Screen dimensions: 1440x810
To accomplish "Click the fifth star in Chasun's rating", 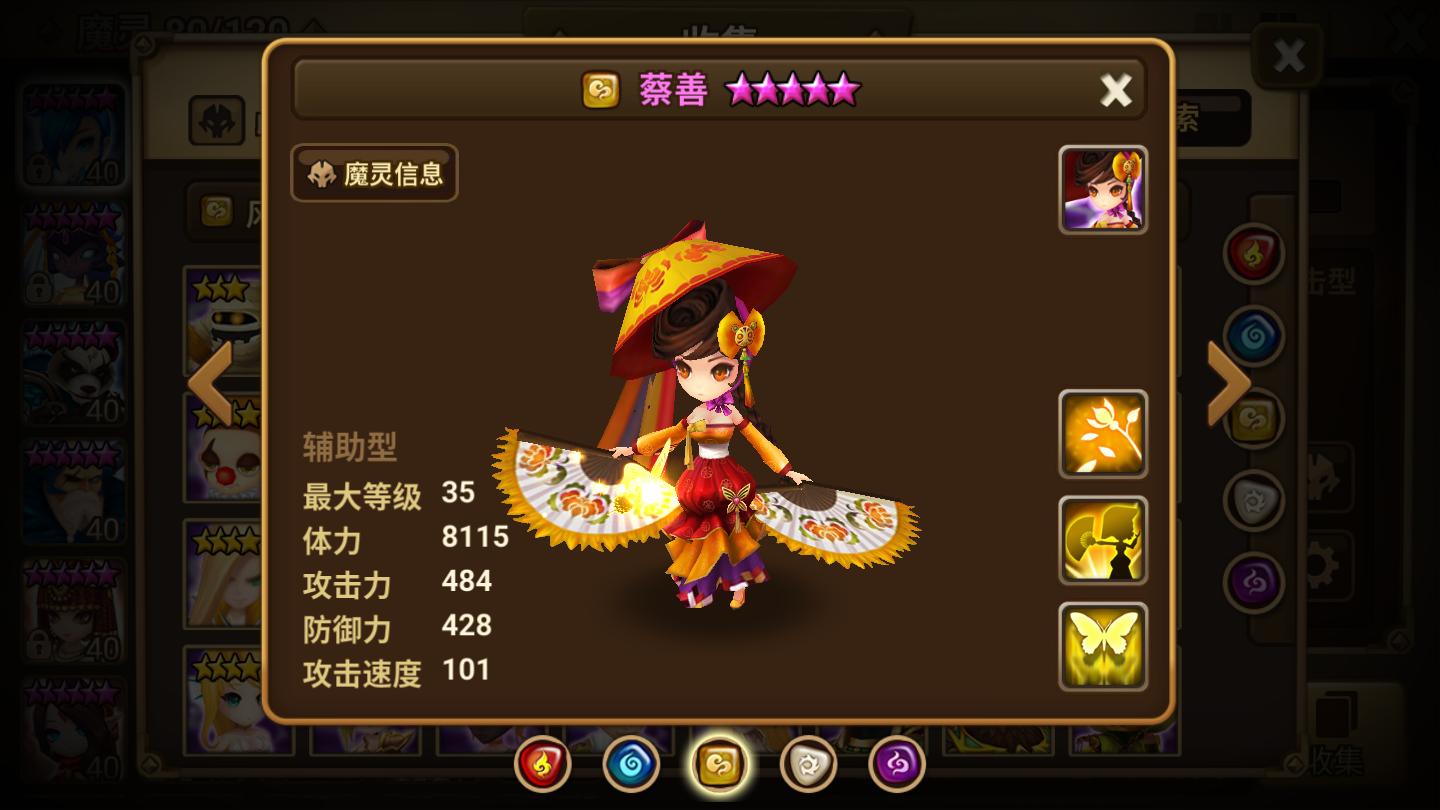I will click(x=845, y=89).
